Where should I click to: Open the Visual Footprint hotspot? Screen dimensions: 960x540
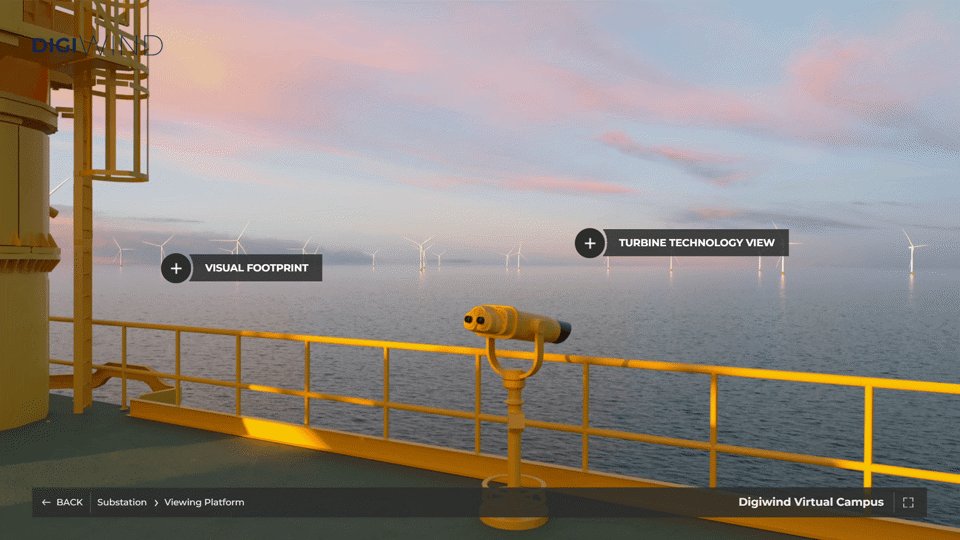(x=177, y=268)
